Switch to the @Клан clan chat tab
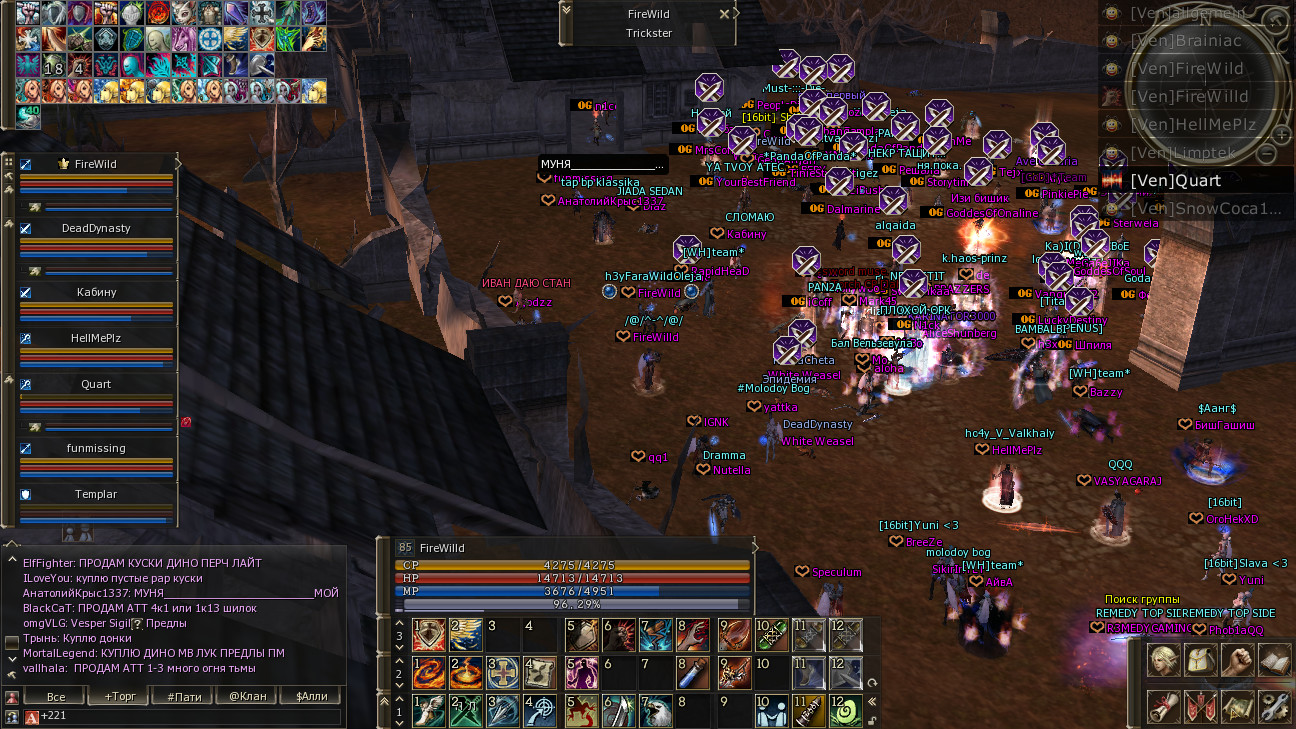Image resolution: width=1296 pixels, height=729 pixels. (x=247, y=696)
